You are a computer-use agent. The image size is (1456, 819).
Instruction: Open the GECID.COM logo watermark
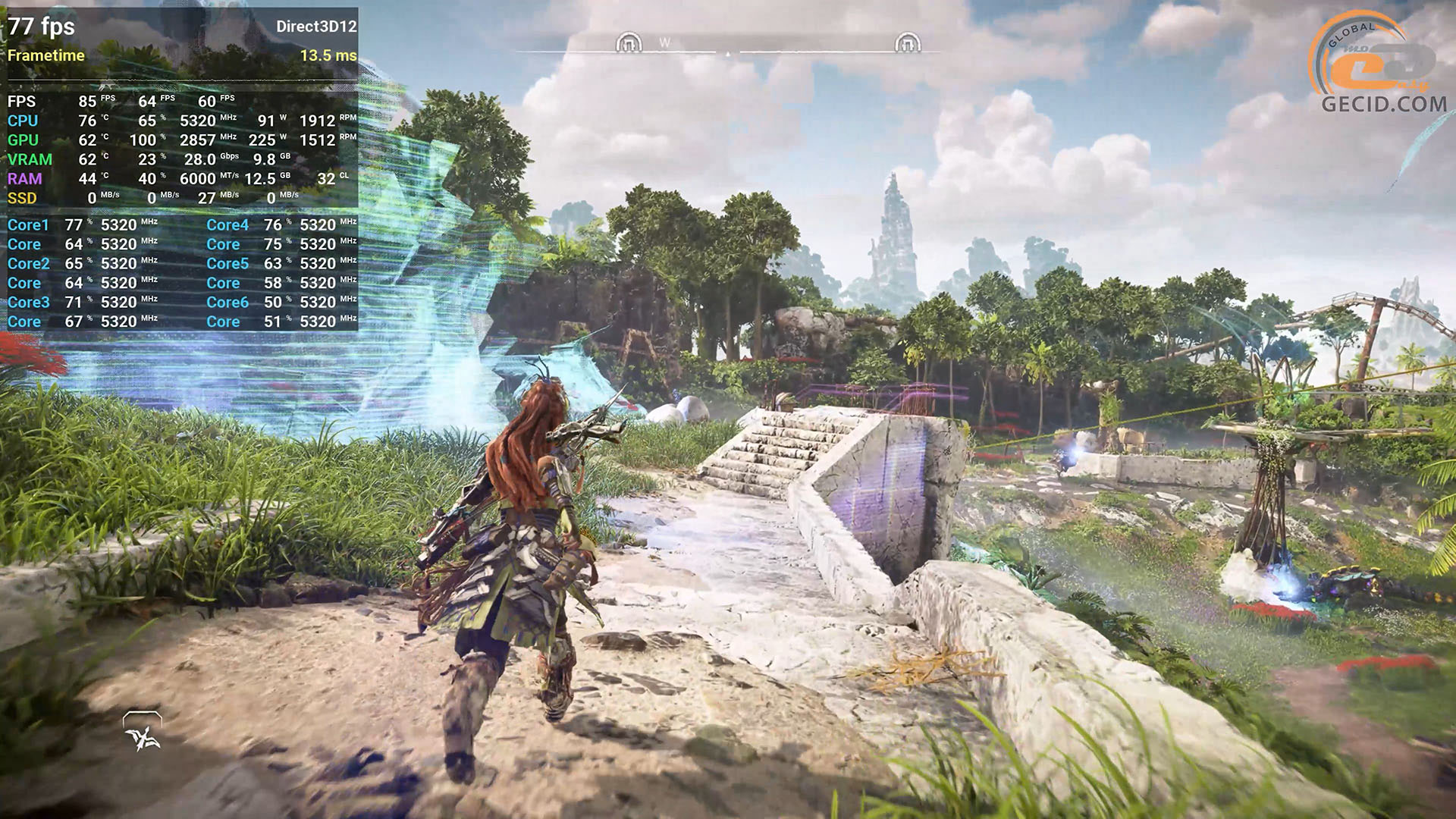point(1379,66)
